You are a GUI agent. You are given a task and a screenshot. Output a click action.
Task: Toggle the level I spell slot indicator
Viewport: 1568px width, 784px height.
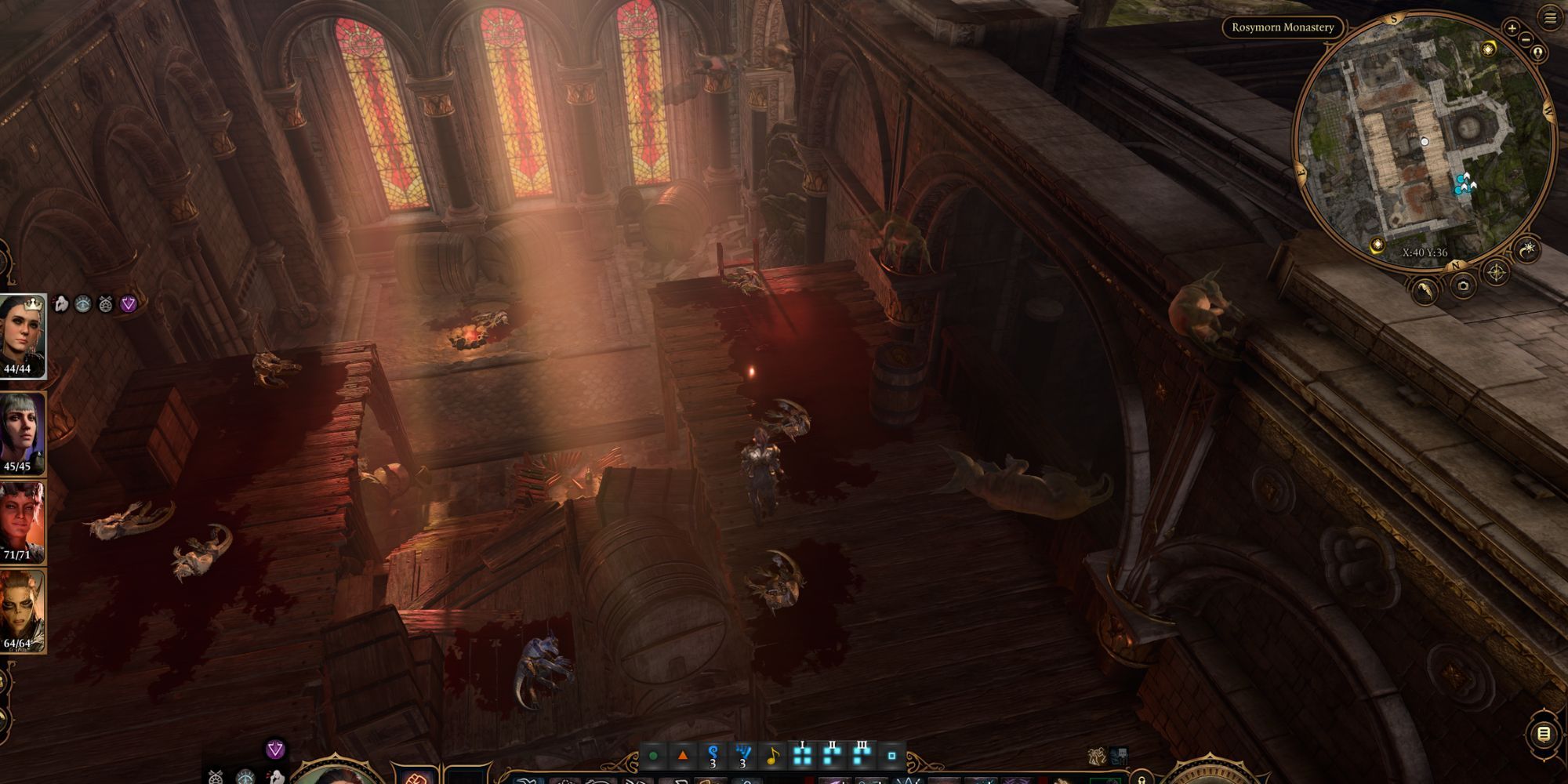(x=802, y=756)
